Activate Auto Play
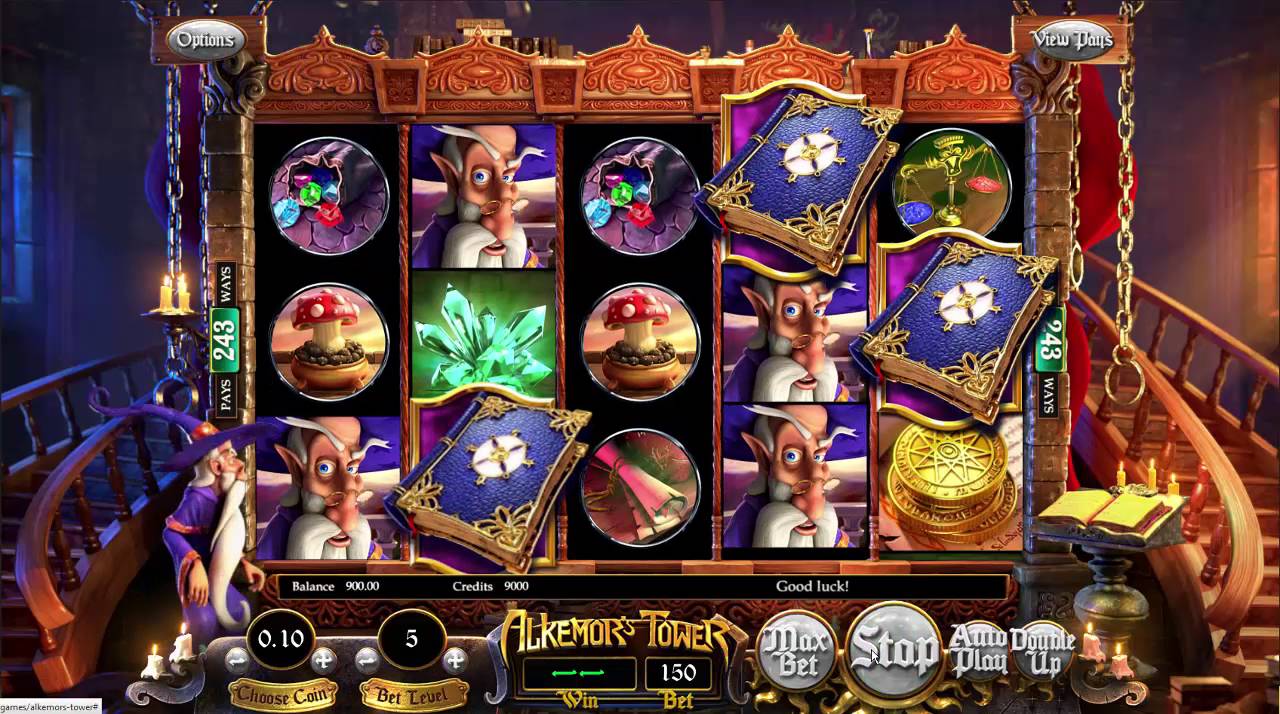Viewport: 1280px width, 714px height. point(977,651)
